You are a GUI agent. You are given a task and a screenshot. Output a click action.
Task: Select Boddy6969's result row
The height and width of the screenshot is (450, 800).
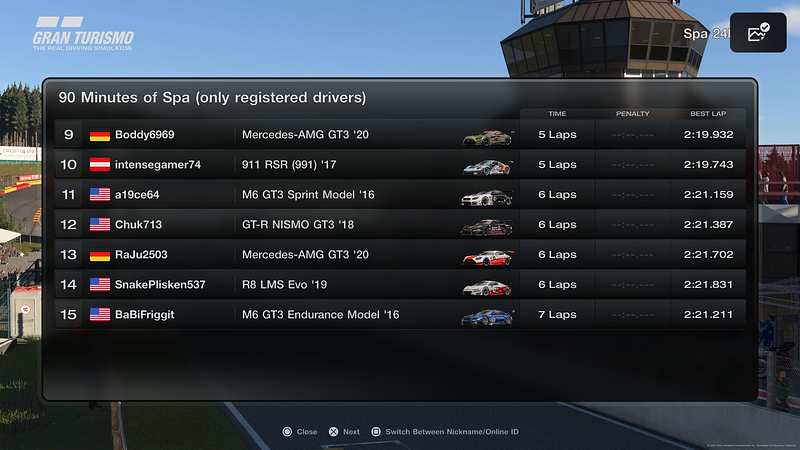click(400, 135)
